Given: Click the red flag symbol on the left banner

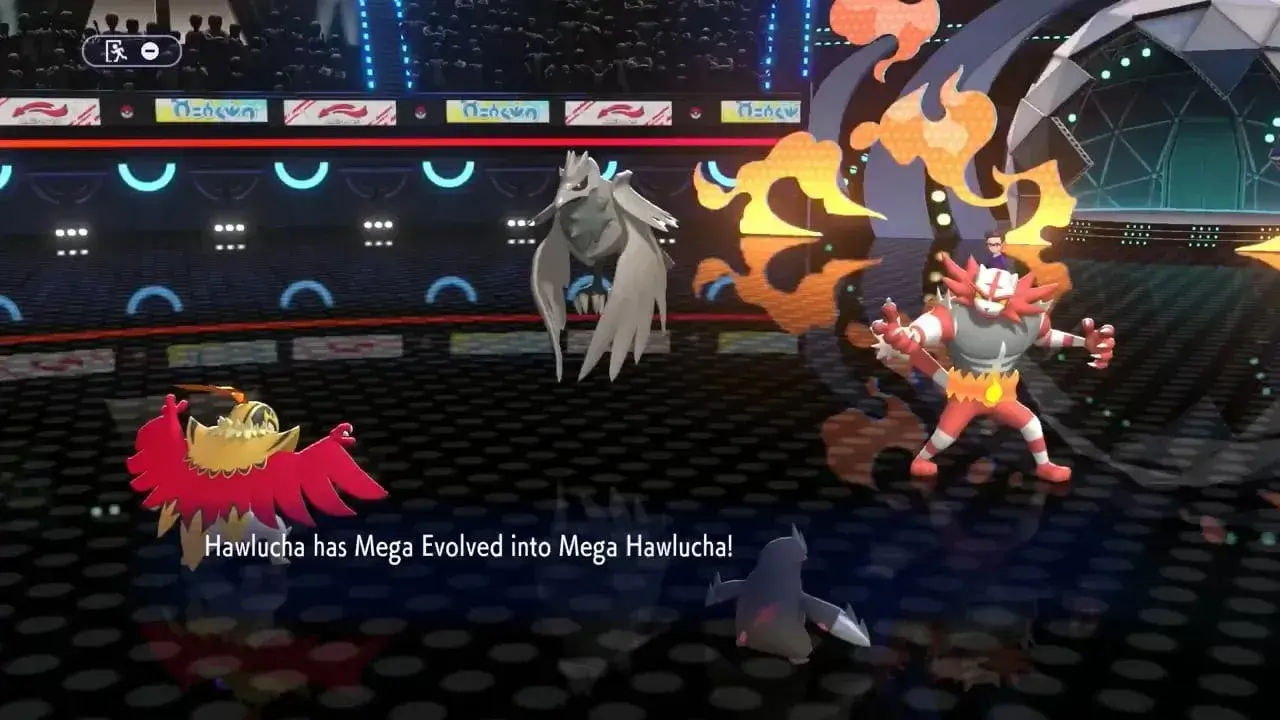Looking at the screenshot, I should coord(42,112).
